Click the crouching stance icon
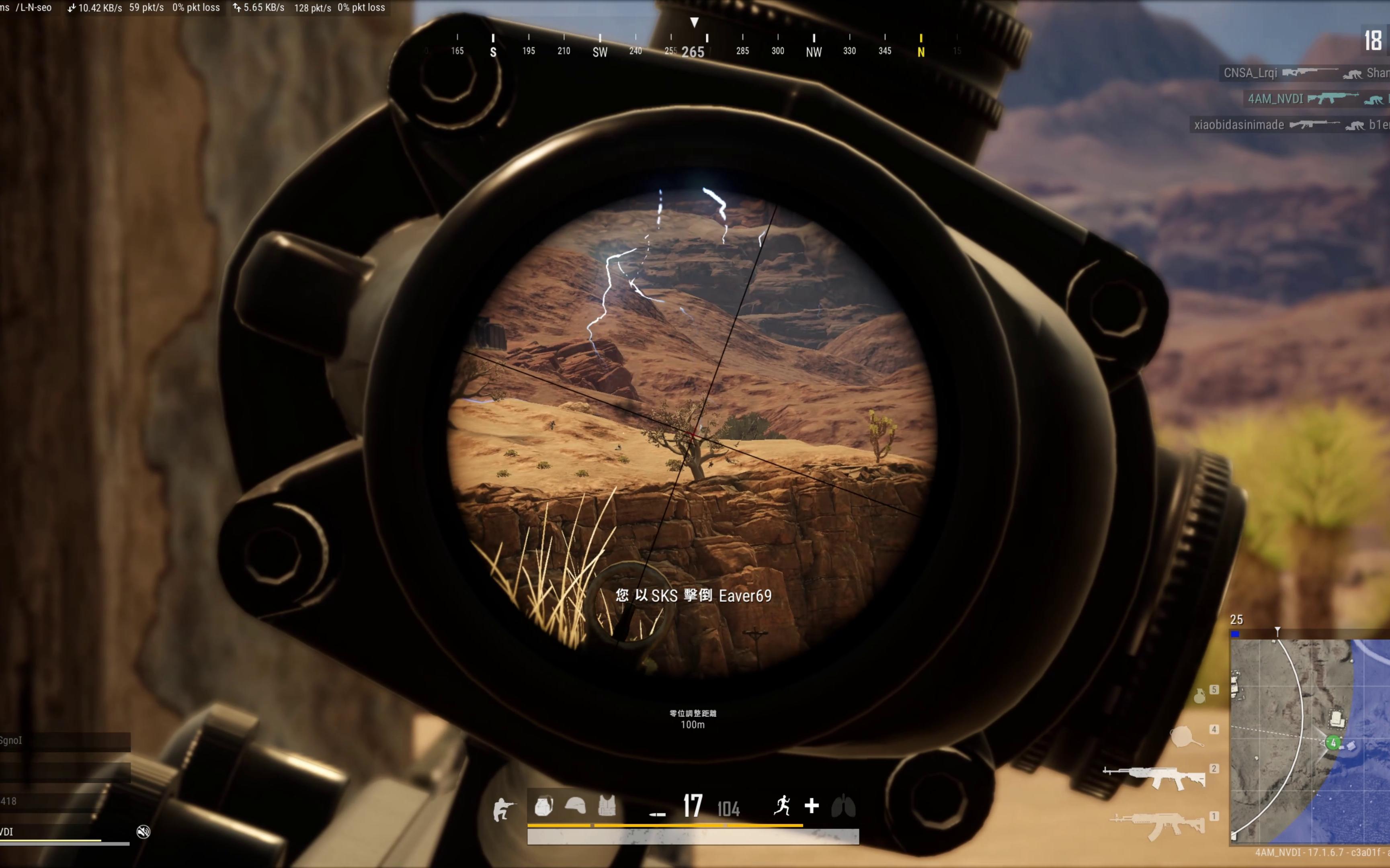The width and height of the screenshot is (1390, 868). [503, 809]
